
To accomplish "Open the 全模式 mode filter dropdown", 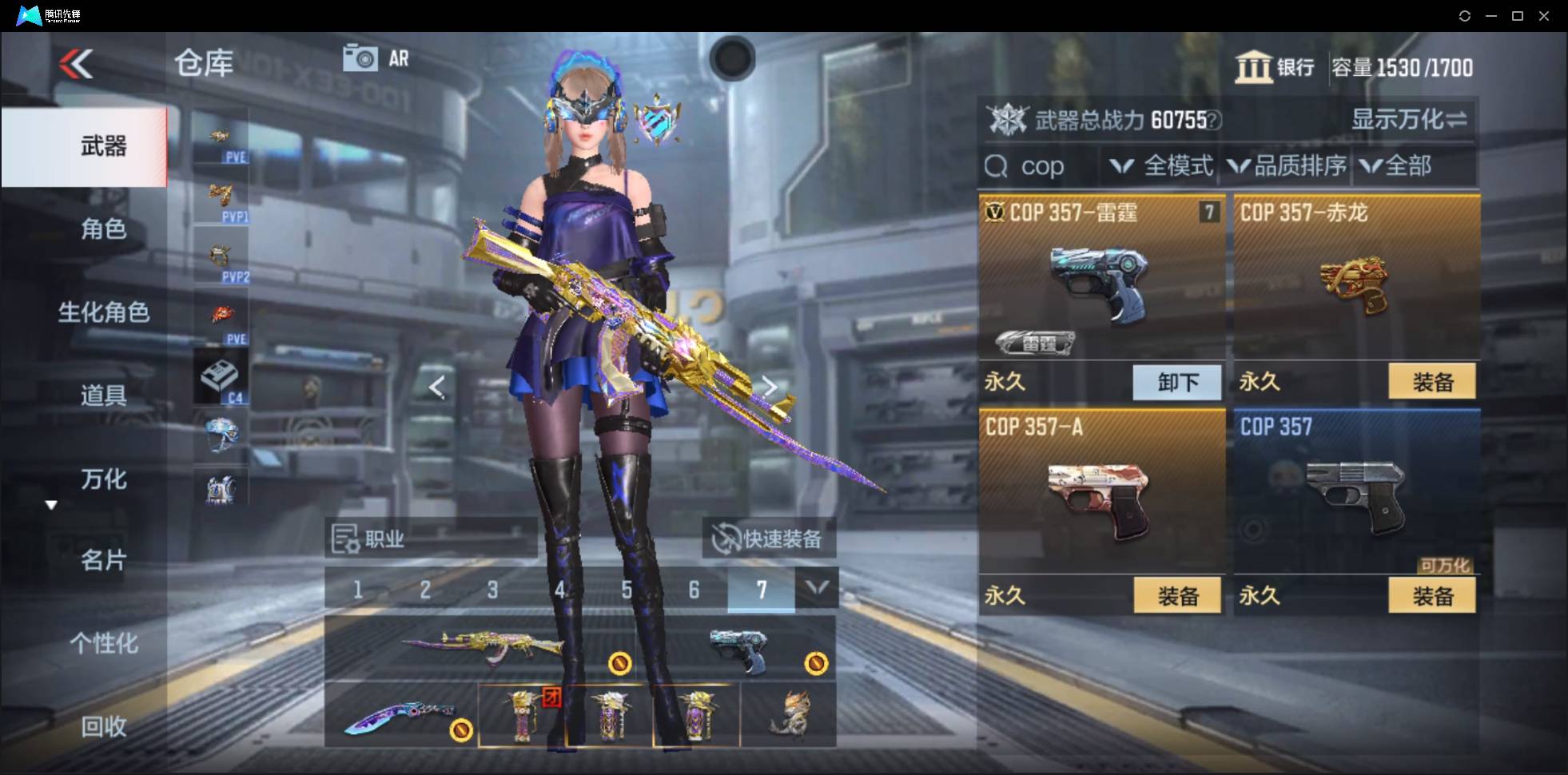I will [x=1161, y=166].
